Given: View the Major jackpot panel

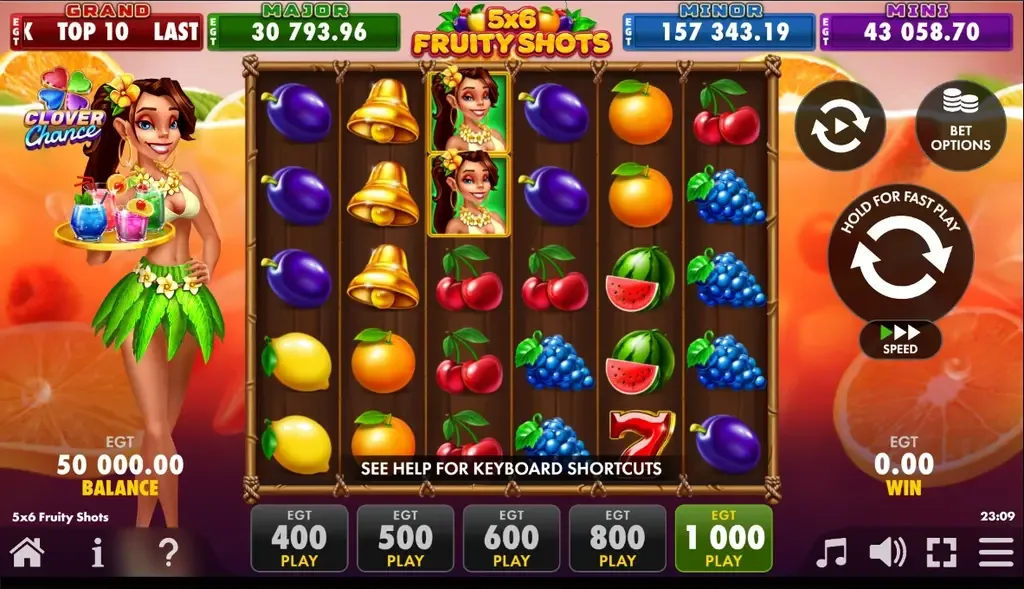Looking at the screenshot, I should tap(304, 31).
